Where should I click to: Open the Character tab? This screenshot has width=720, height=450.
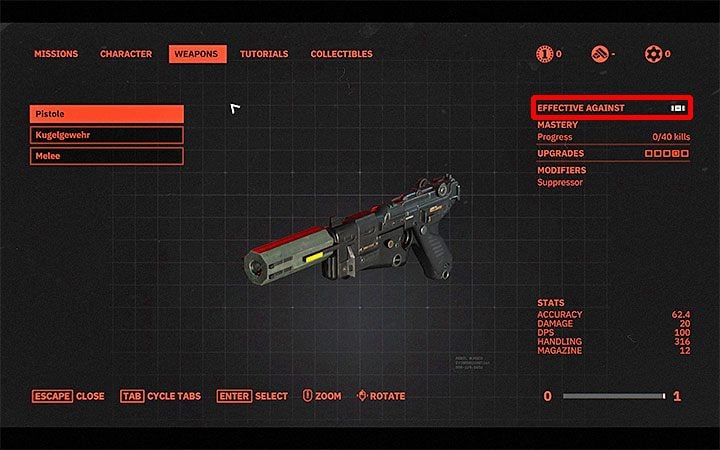126,54
